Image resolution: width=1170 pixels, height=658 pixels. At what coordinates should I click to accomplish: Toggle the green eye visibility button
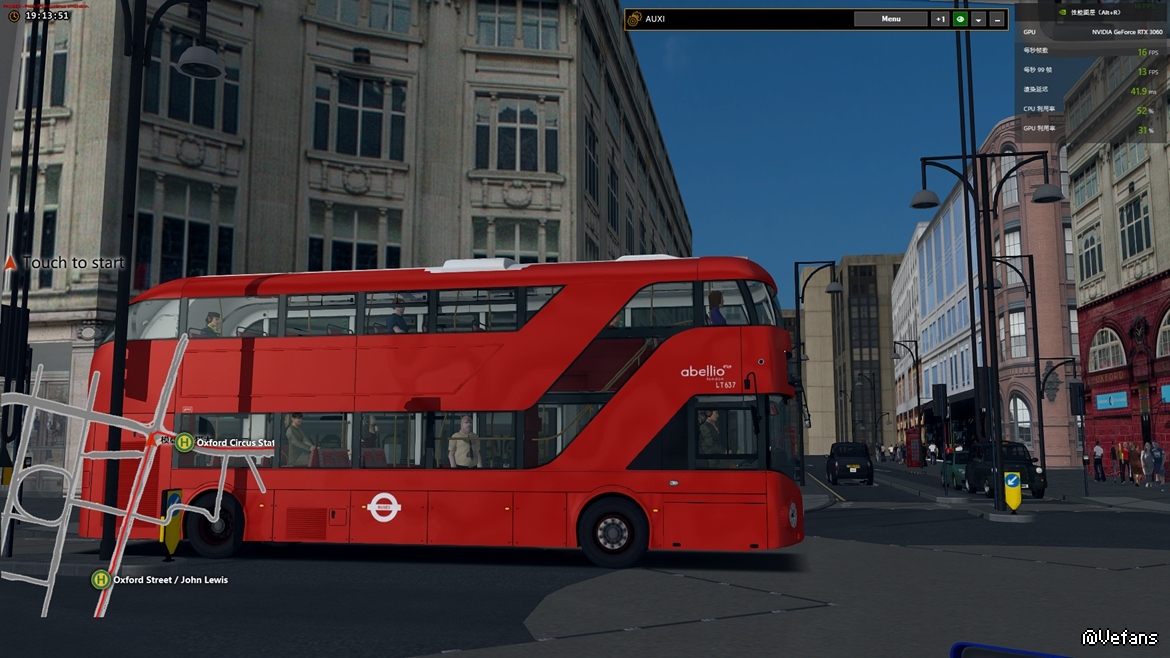960,19
